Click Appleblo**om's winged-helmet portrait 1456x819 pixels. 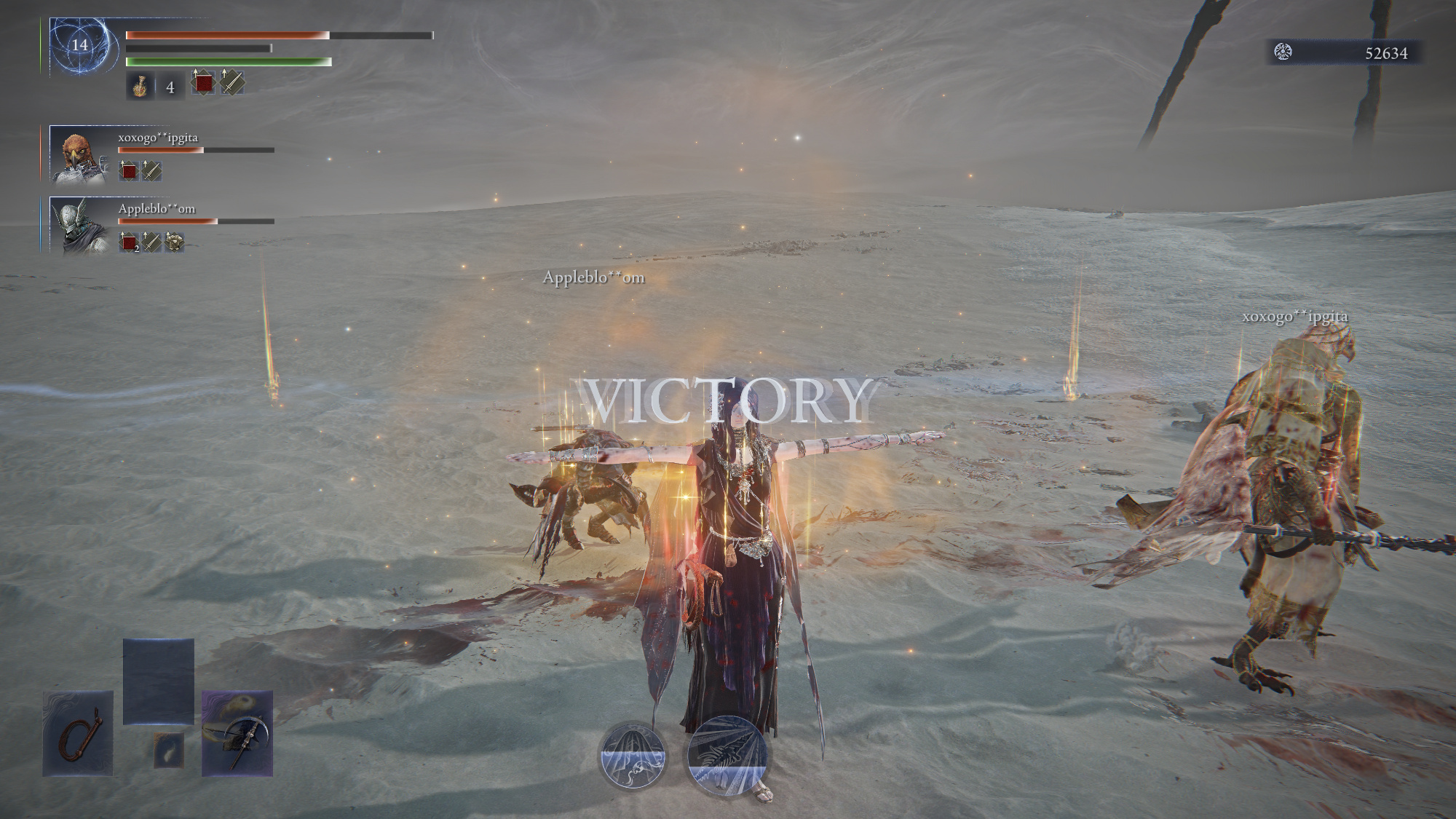coord(78,225)
